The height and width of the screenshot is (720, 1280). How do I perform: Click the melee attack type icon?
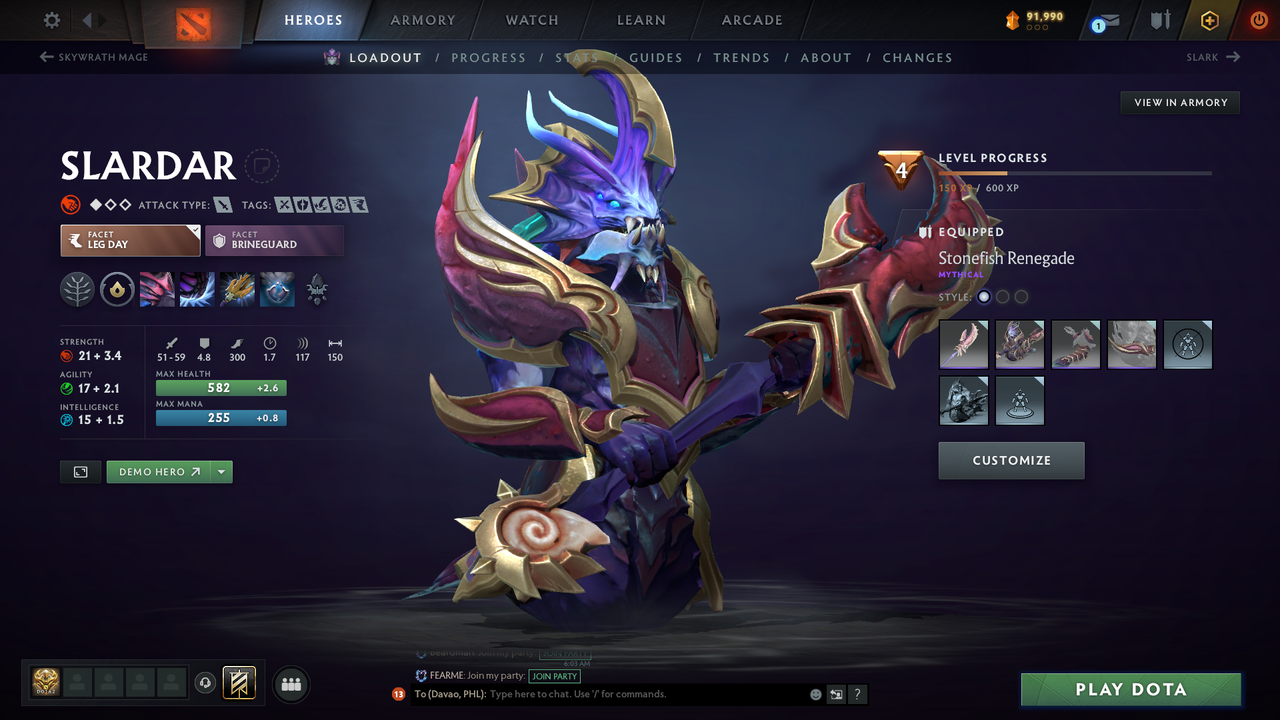pyautogui.click(x=223, y=203)
